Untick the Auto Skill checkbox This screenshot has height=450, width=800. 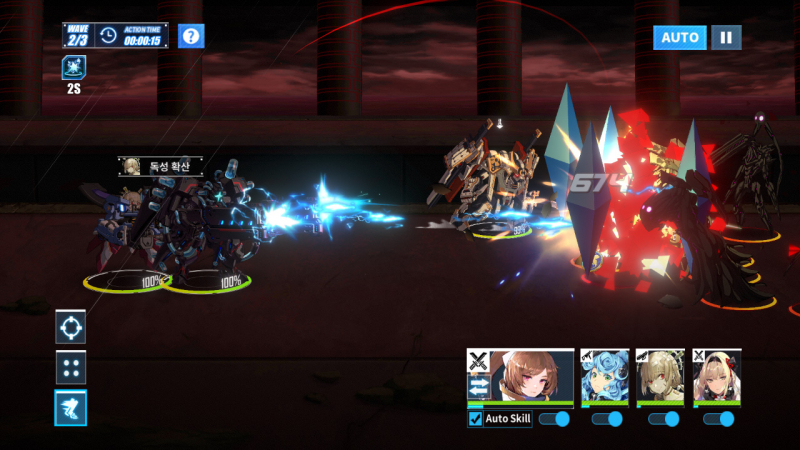click(475, 419)
